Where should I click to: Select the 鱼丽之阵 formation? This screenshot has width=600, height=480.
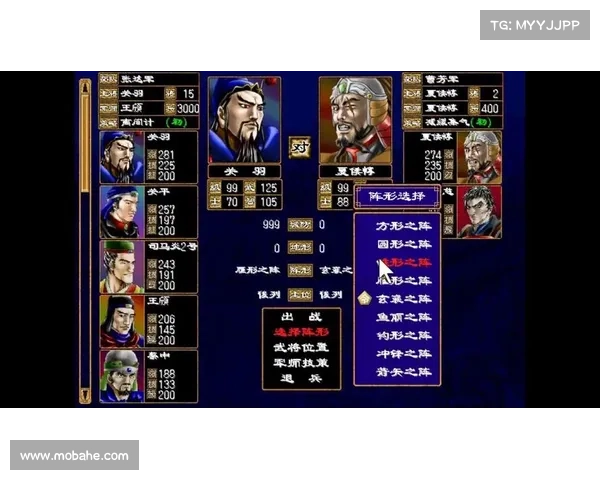(404, 317)
